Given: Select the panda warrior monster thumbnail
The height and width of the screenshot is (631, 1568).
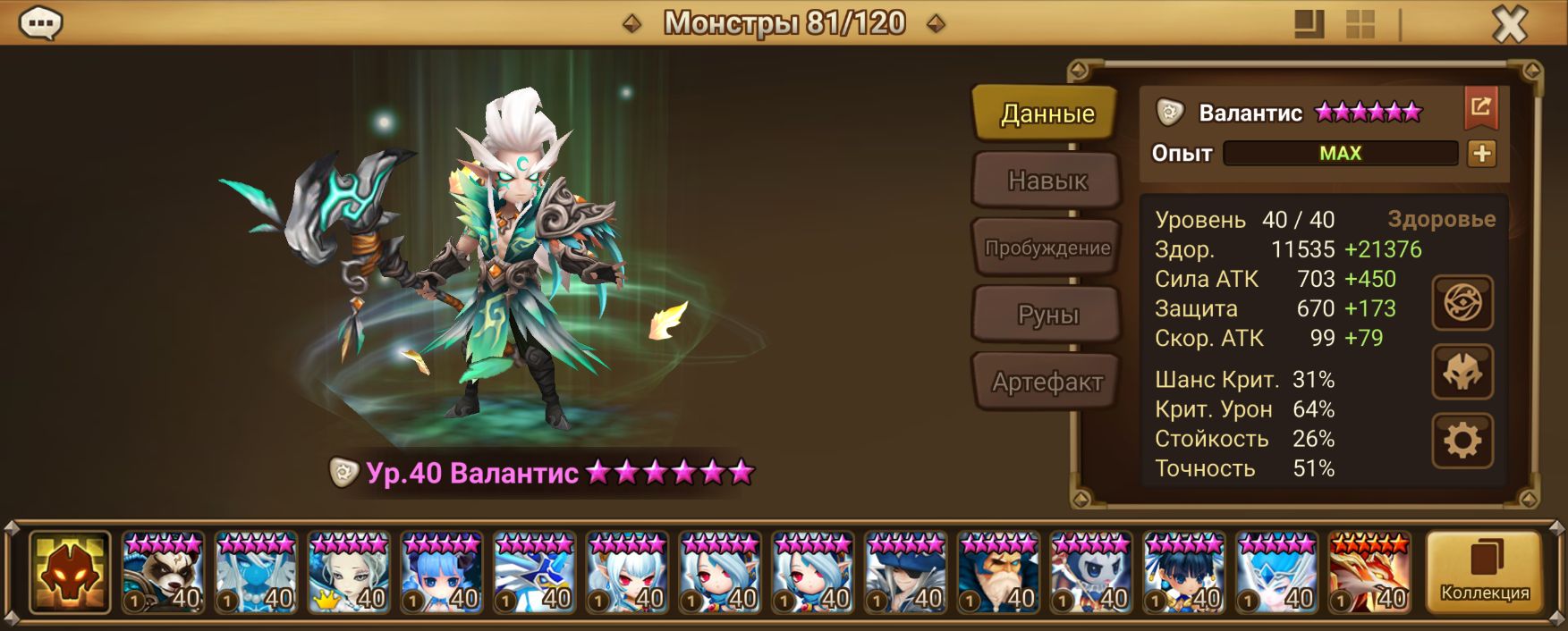Looking at the screenshot, I should pyautogui.click(x=164, y=572).
